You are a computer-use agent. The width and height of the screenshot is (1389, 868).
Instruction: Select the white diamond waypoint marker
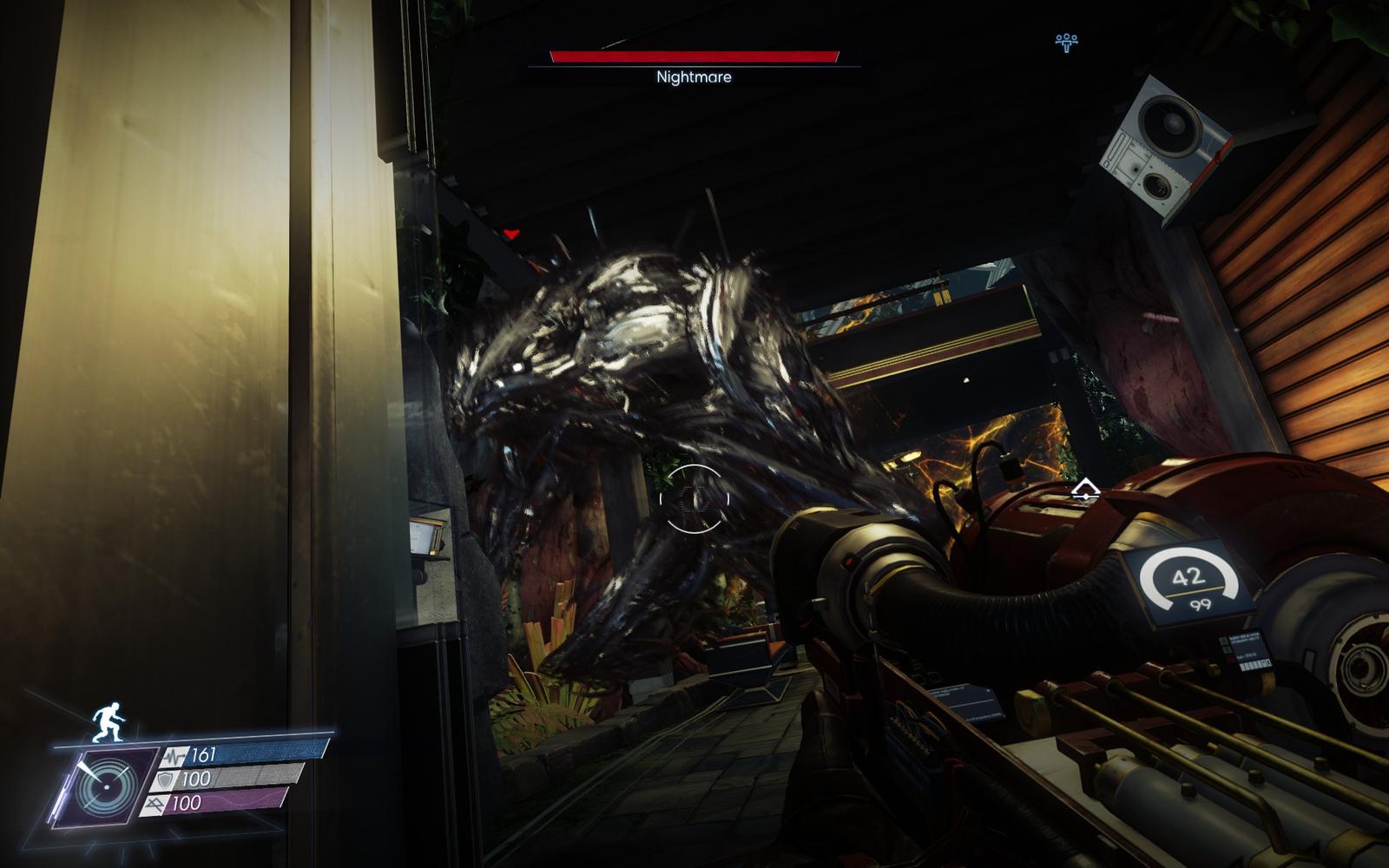[1084, 492]
